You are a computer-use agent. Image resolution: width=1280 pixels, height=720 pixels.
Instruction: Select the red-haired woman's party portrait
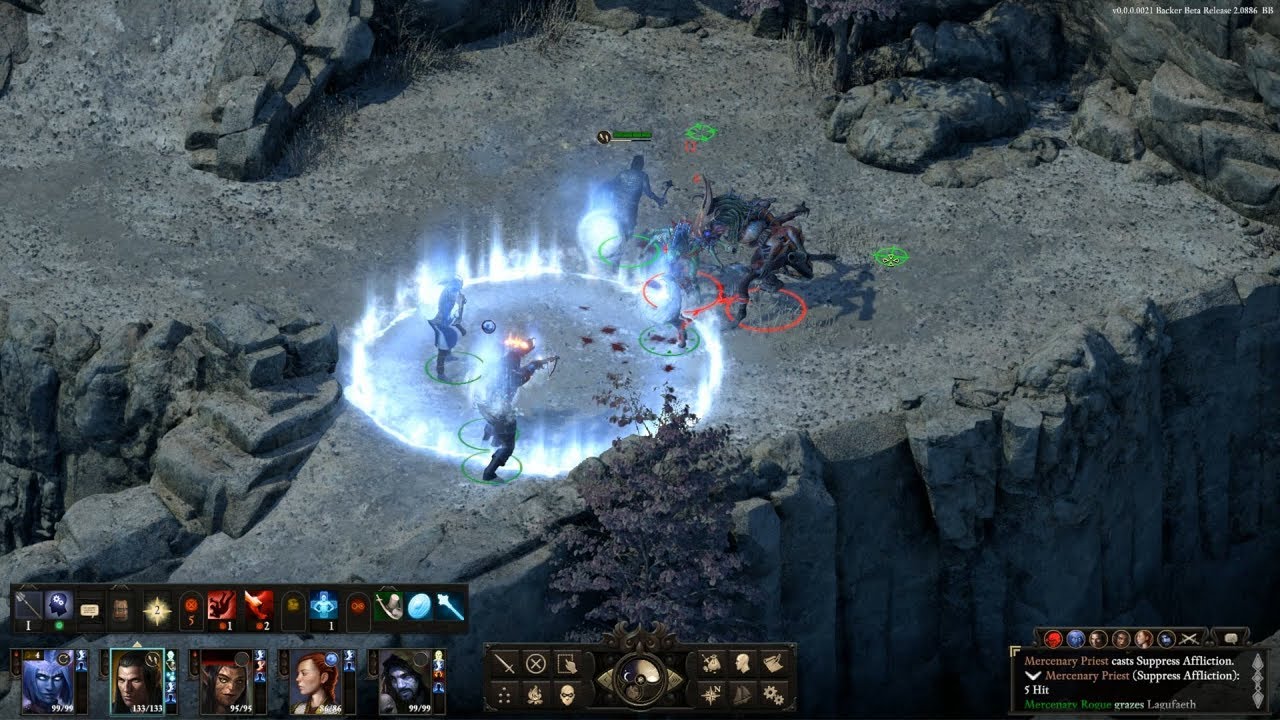pos(314,681)
